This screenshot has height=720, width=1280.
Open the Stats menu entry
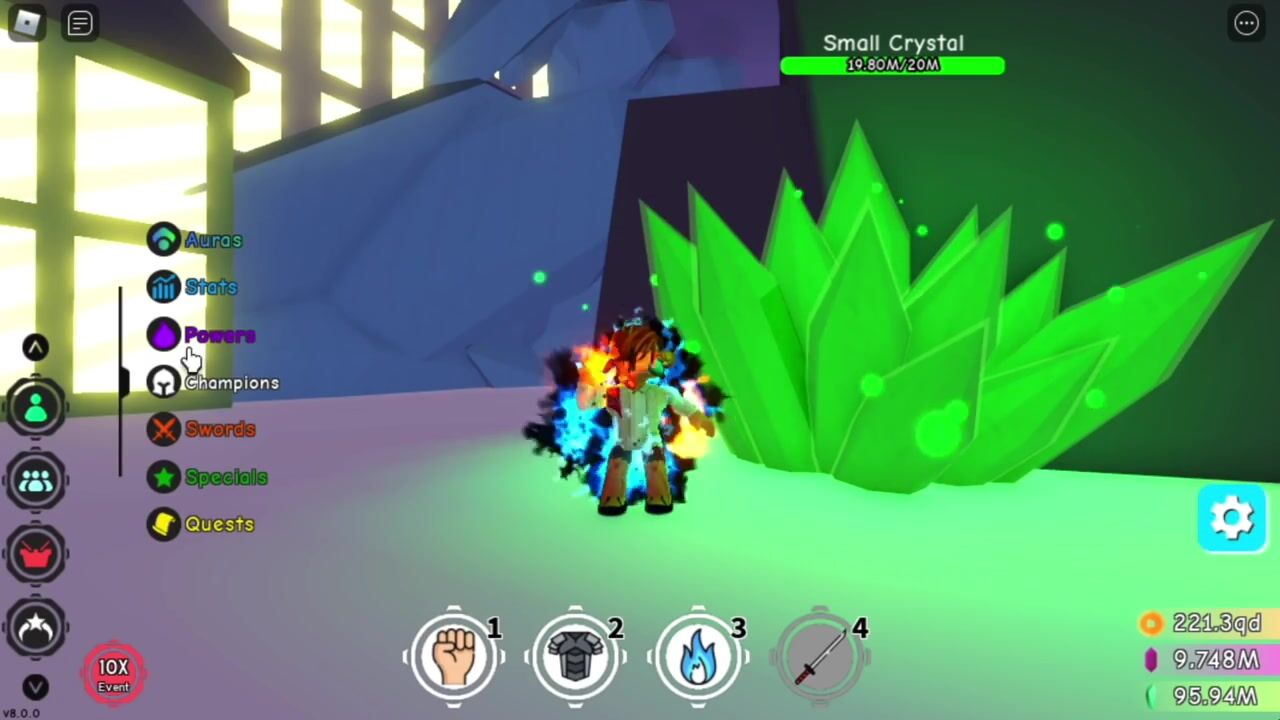point(194,288)
